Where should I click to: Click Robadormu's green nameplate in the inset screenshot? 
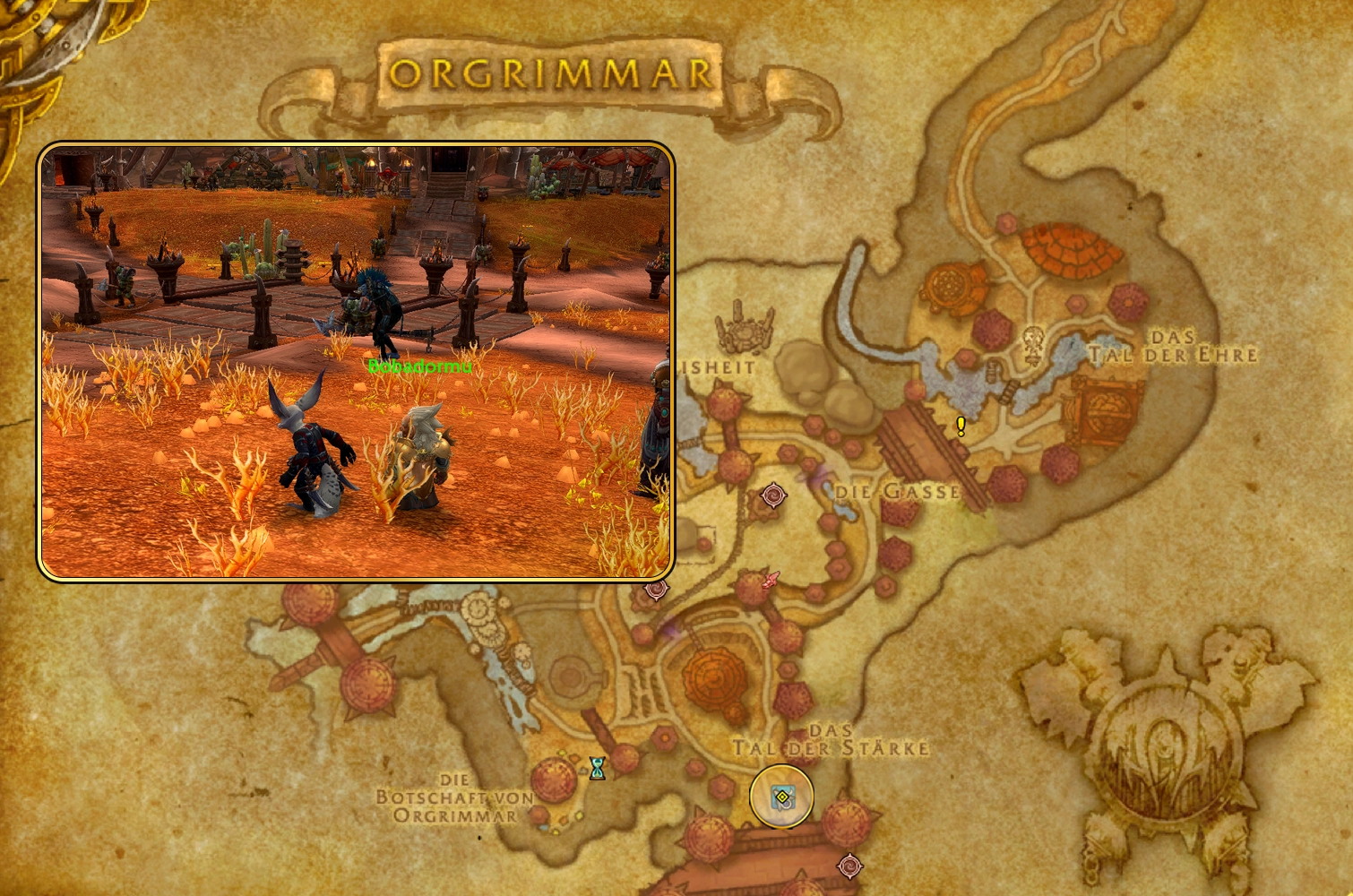tap(421, 366)
